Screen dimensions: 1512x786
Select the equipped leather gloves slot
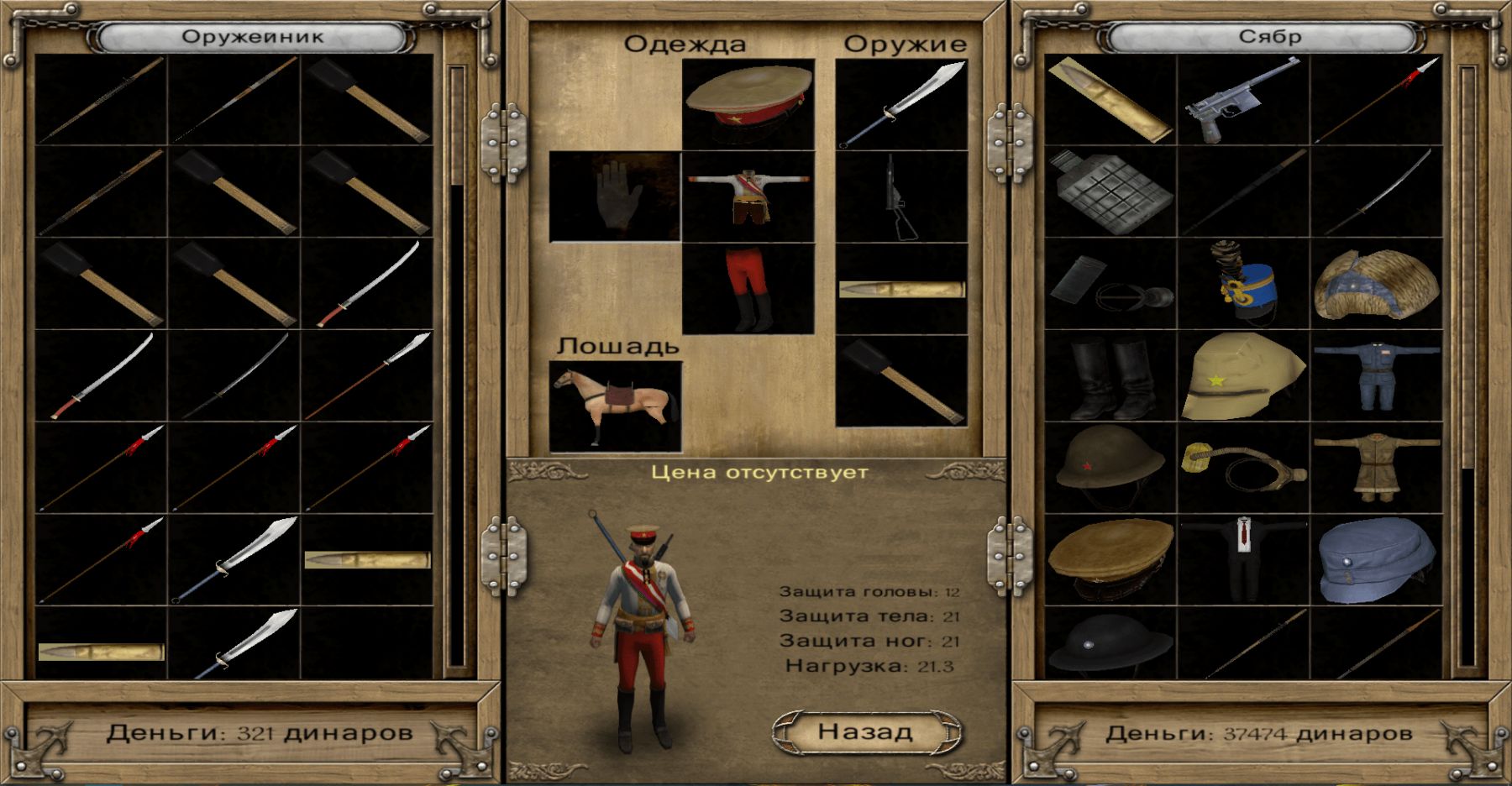(x=615, y=196)
